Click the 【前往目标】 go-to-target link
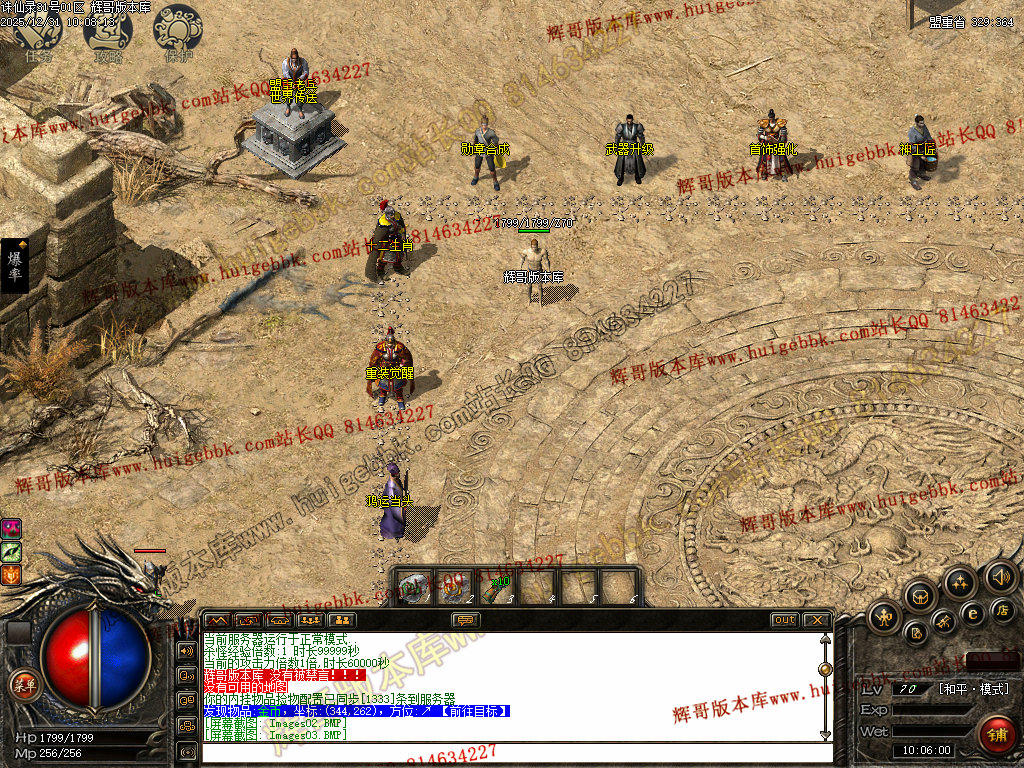This screenshot has width=1024, height=768. click(473, 711)
